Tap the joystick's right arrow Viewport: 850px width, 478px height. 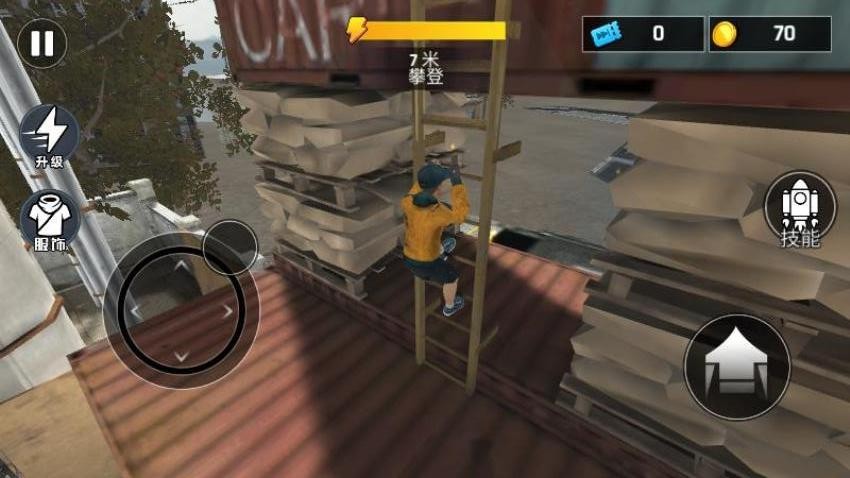228,311
